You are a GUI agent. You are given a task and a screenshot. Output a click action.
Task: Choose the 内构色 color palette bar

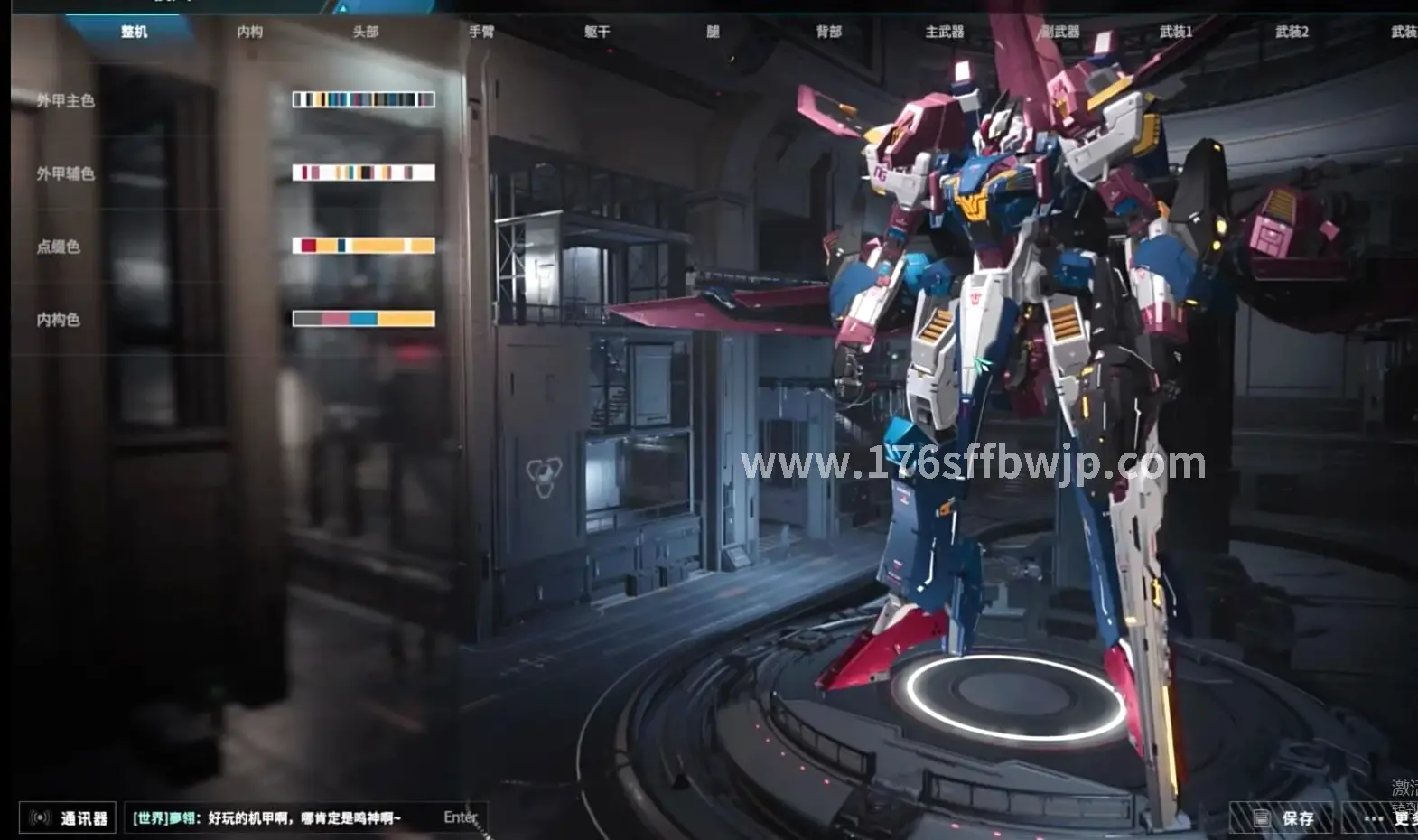click(363, 319)
